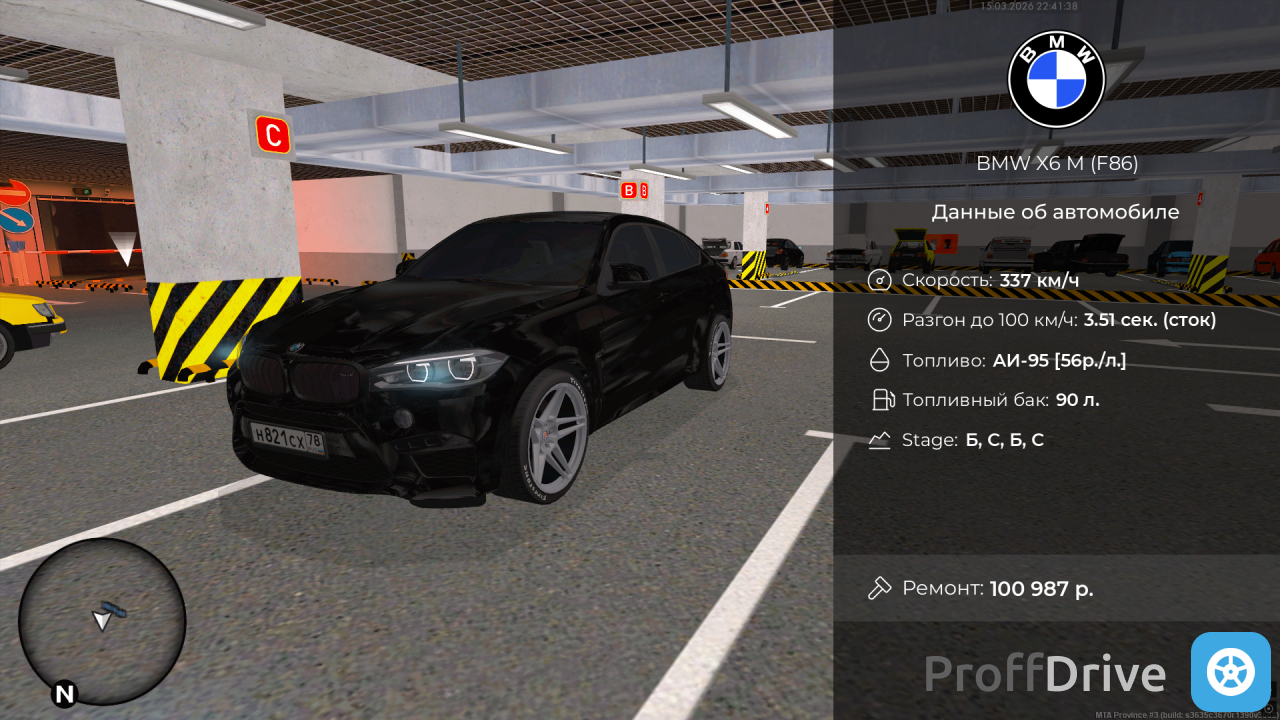The width and height of the screenshot is (1280, 720).
Task: Click the BMW brand logo
Action: (1056, 80)
